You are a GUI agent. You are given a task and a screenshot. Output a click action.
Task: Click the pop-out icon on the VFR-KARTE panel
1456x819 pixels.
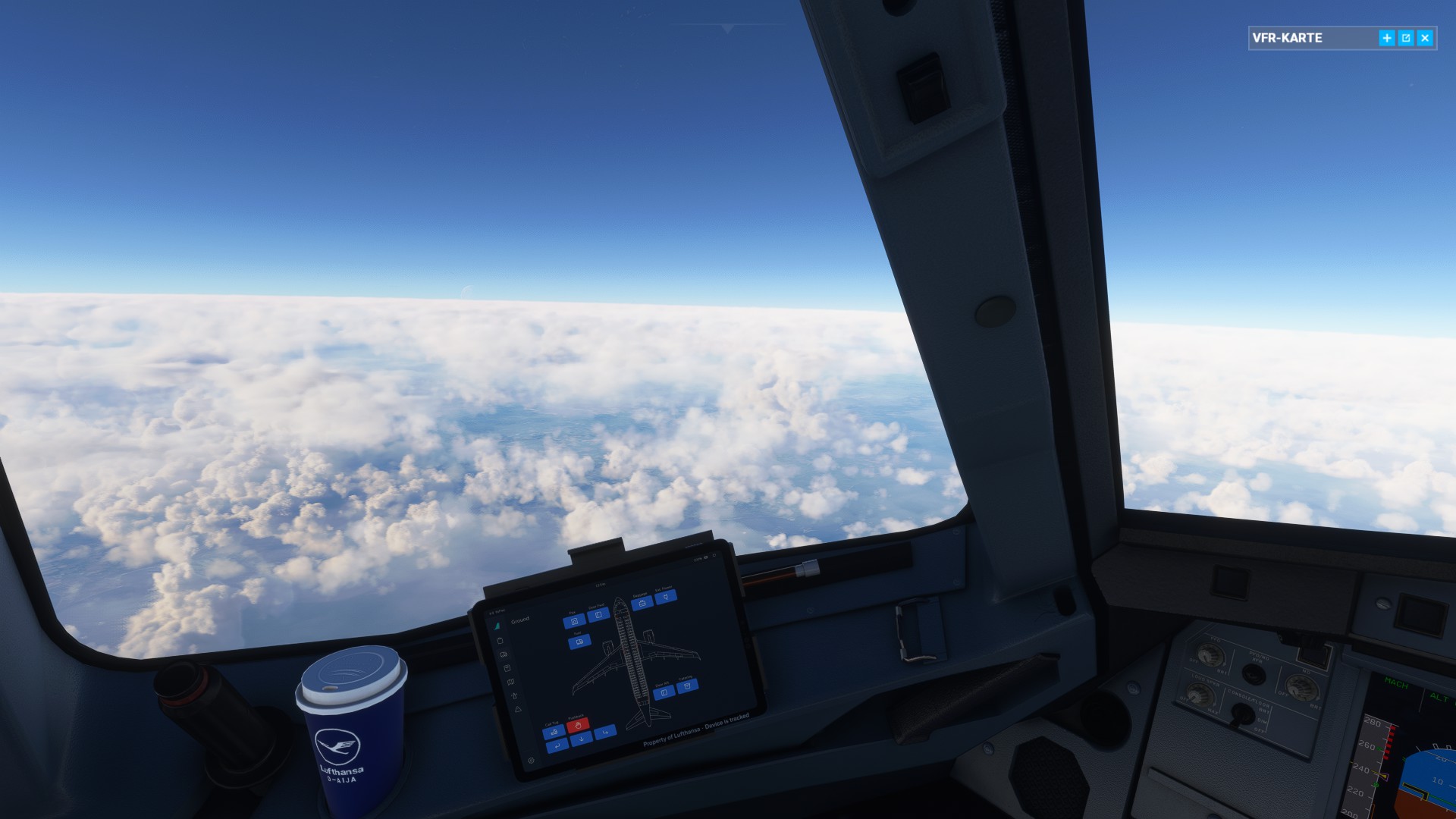click(x=1406, y=37)
